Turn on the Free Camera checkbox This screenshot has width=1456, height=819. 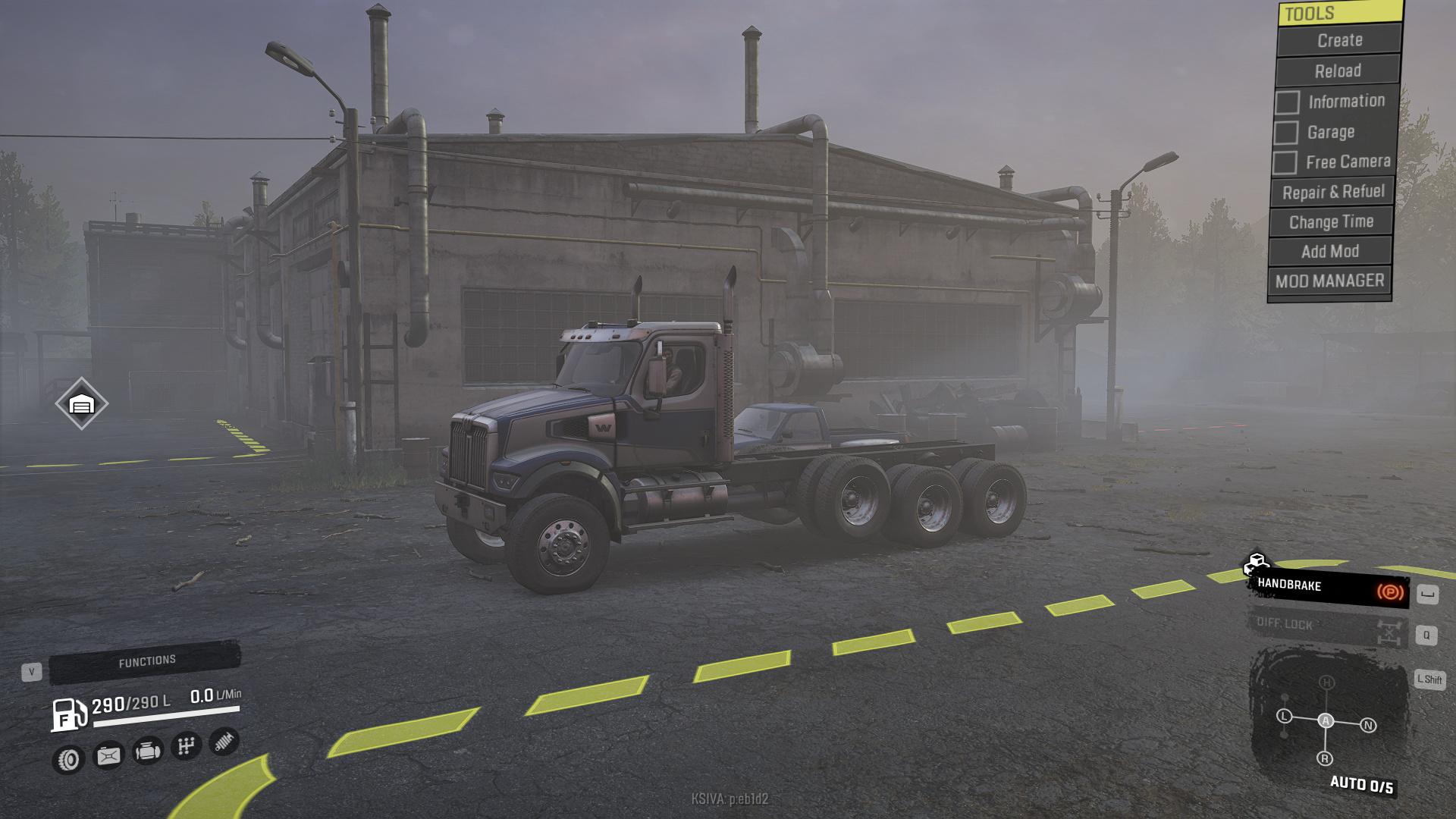1284,162
